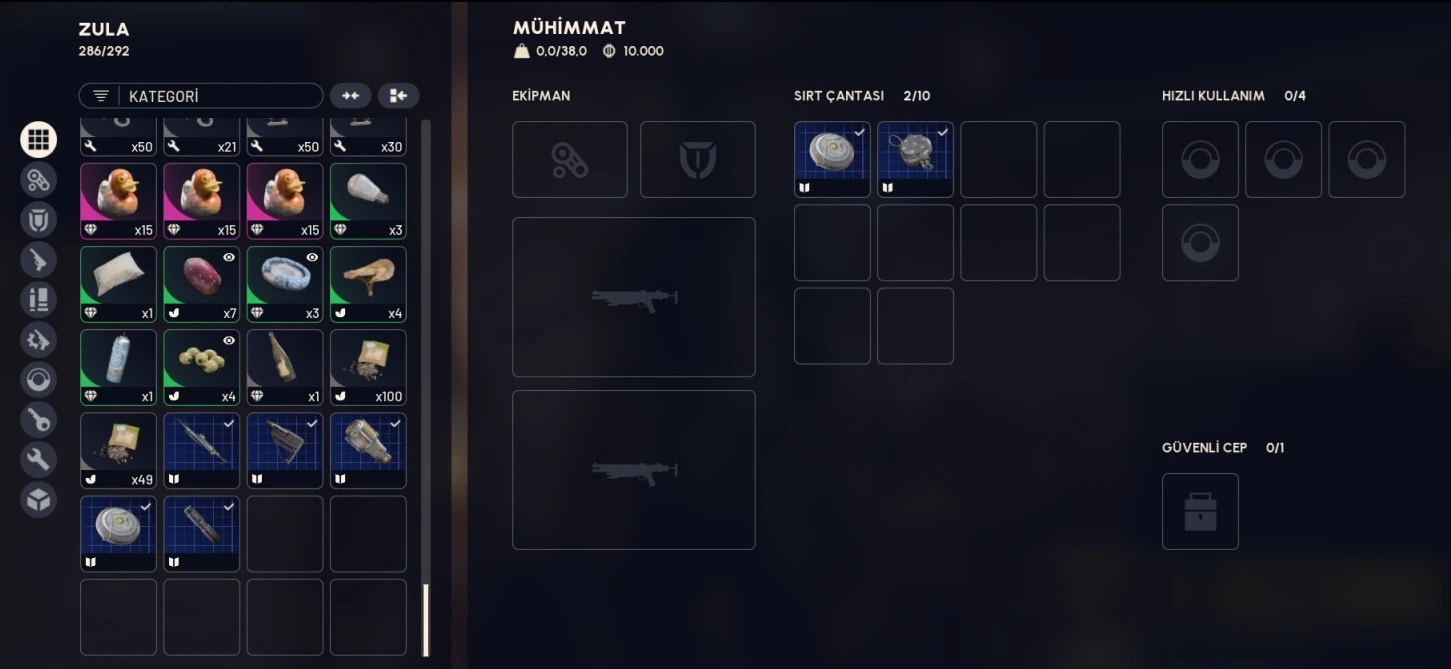This screenshot has width=1451, height=669.
Task: Select the empty shield equipment slot
Action: point(697,160)
